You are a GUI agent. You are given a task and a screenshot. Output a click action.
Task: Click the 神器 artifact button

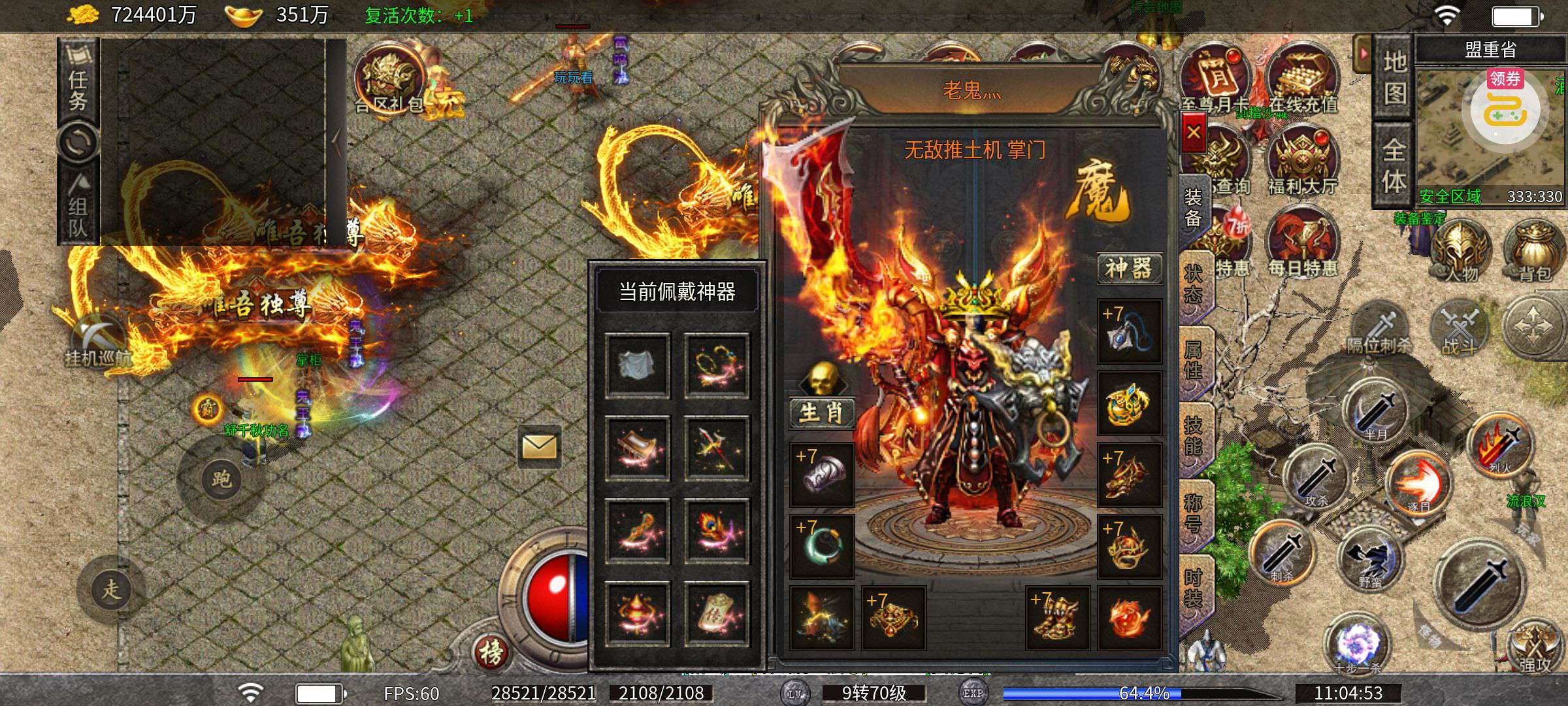(1128, 268)
